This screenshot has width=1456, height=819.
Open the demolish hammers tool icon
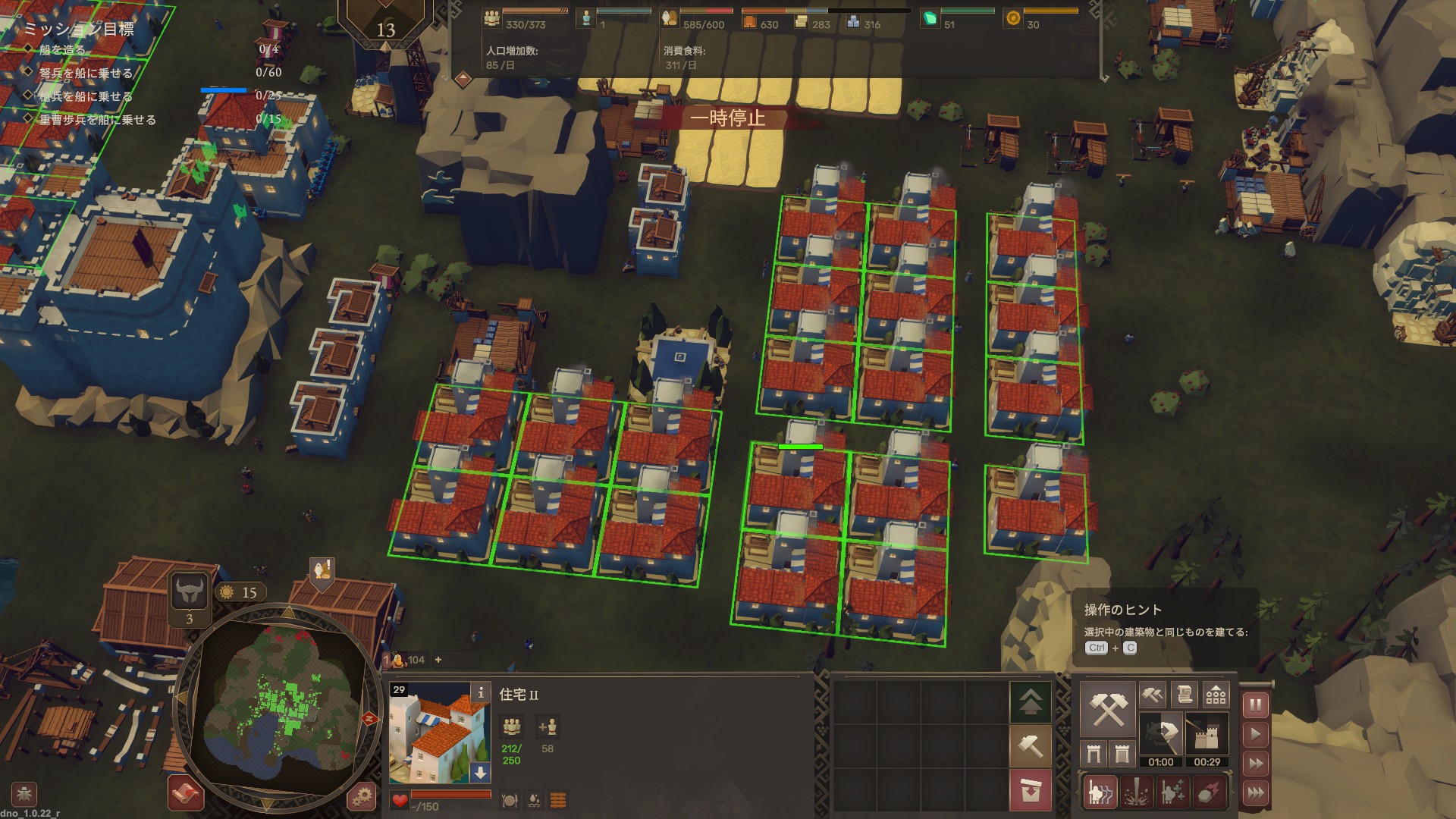1153,695
